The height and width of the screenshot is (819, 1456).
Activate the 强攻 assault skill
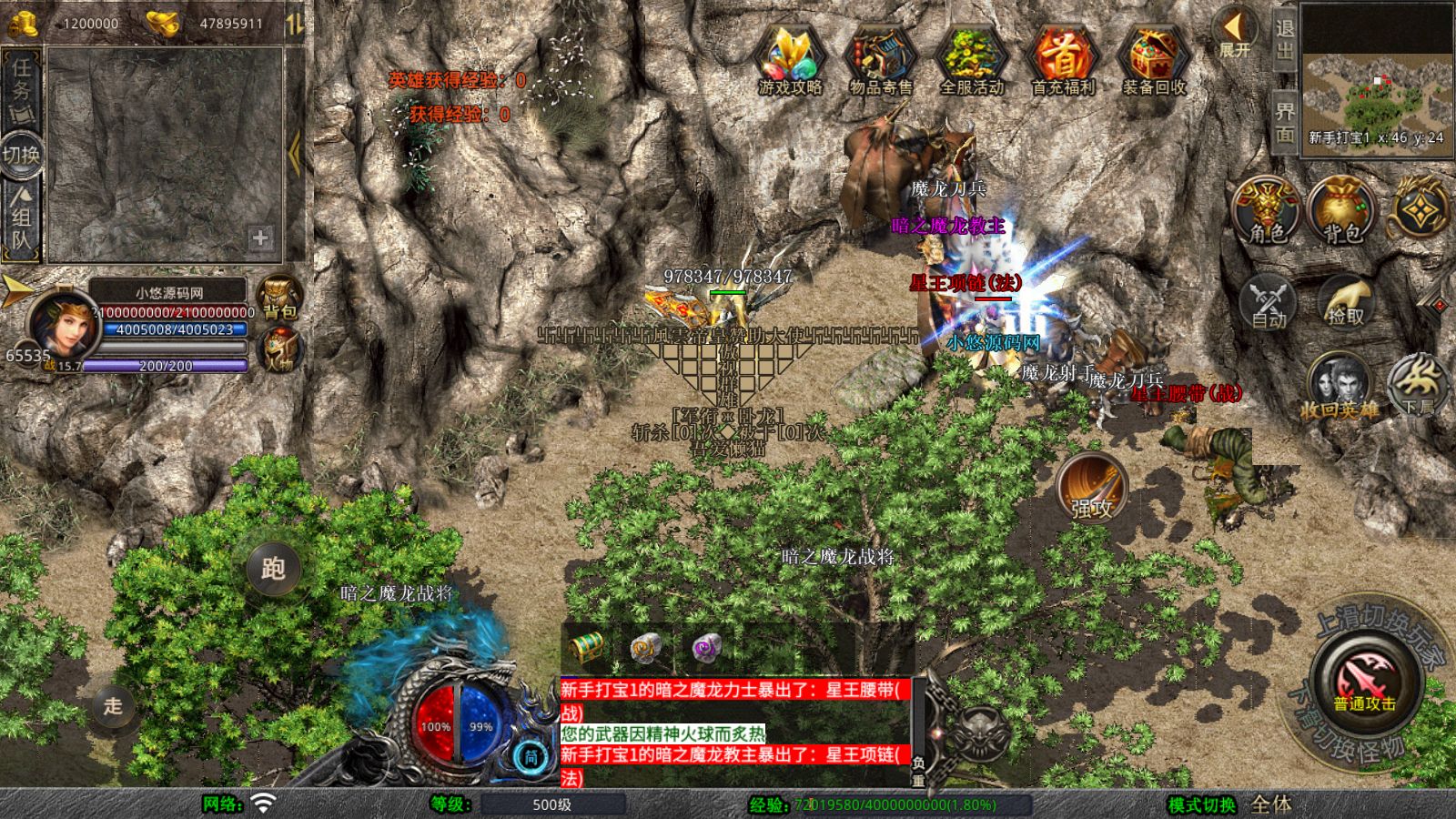(1091, 487)
